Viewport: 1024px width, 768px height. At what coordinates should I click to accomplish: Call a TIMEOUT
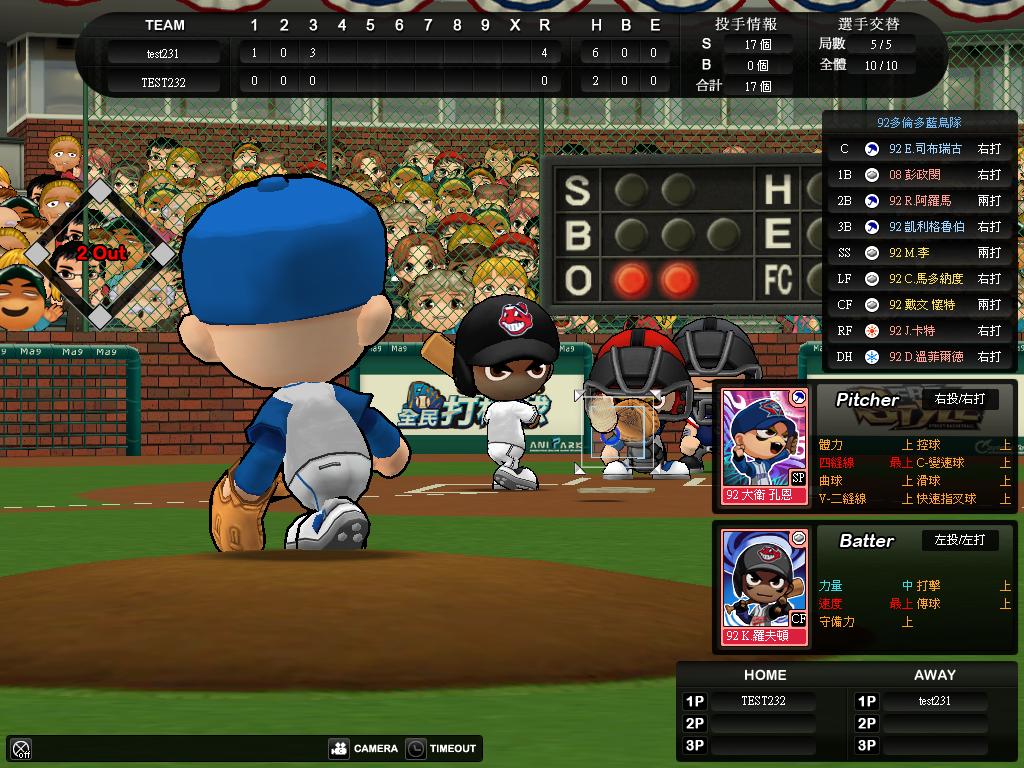(441, 748)
